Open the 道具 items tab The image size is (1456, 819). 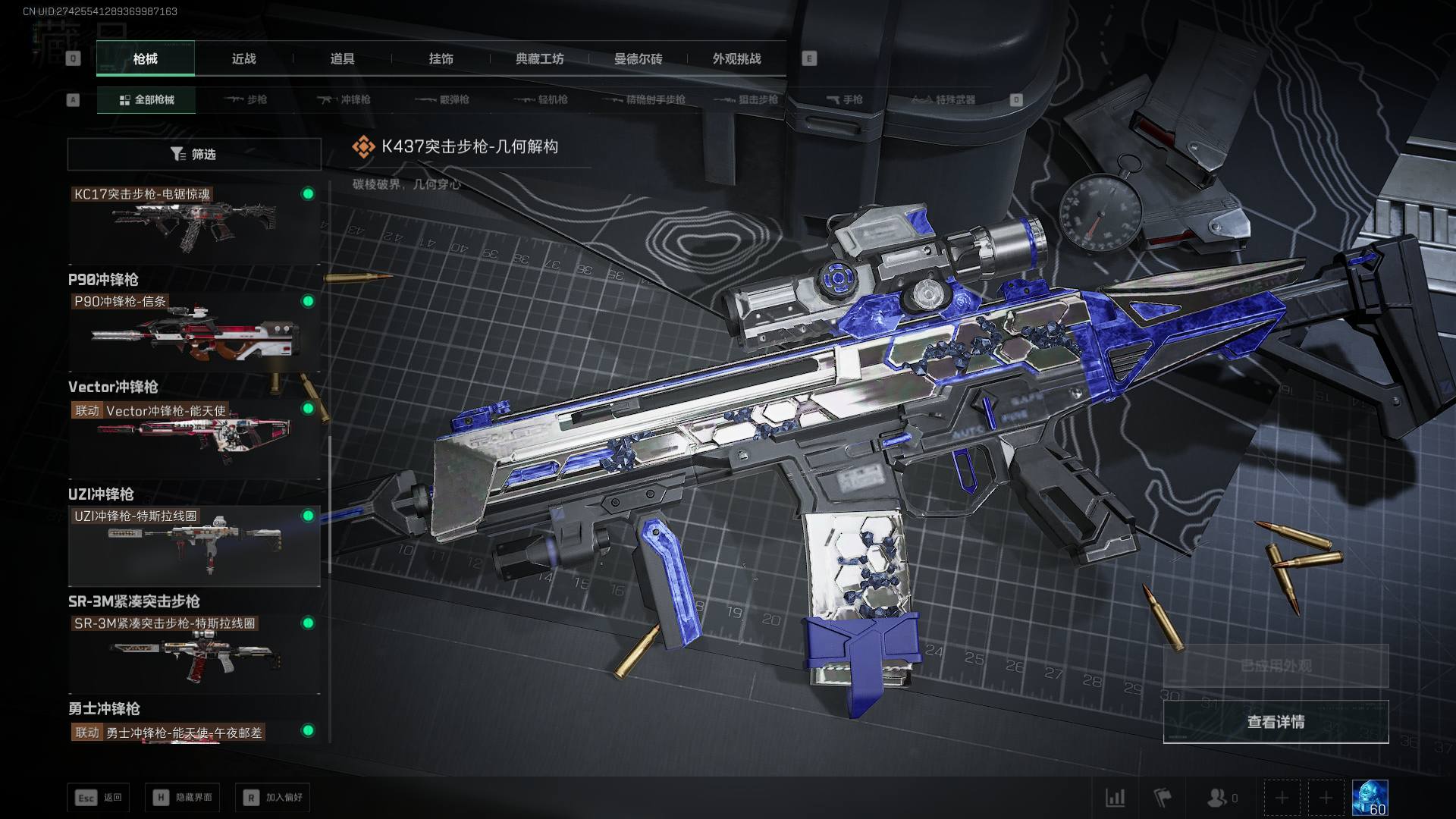[x=342, y=58]
